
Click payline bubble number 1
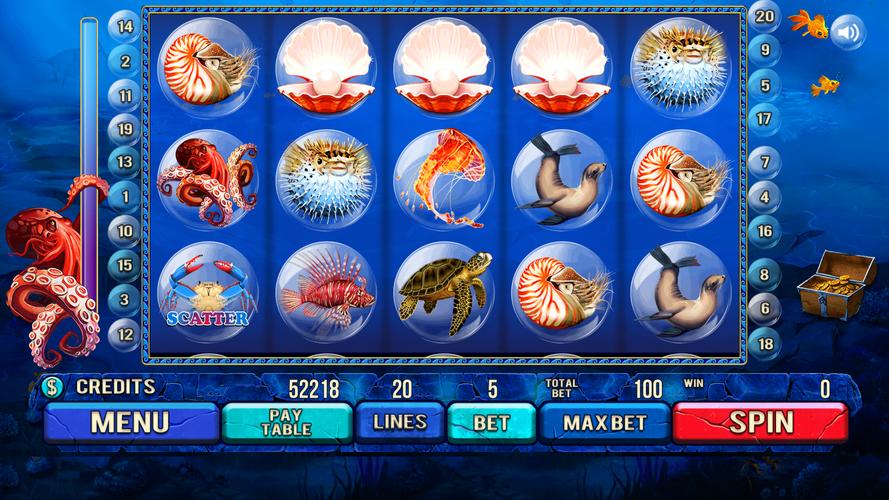pos(125,197)
